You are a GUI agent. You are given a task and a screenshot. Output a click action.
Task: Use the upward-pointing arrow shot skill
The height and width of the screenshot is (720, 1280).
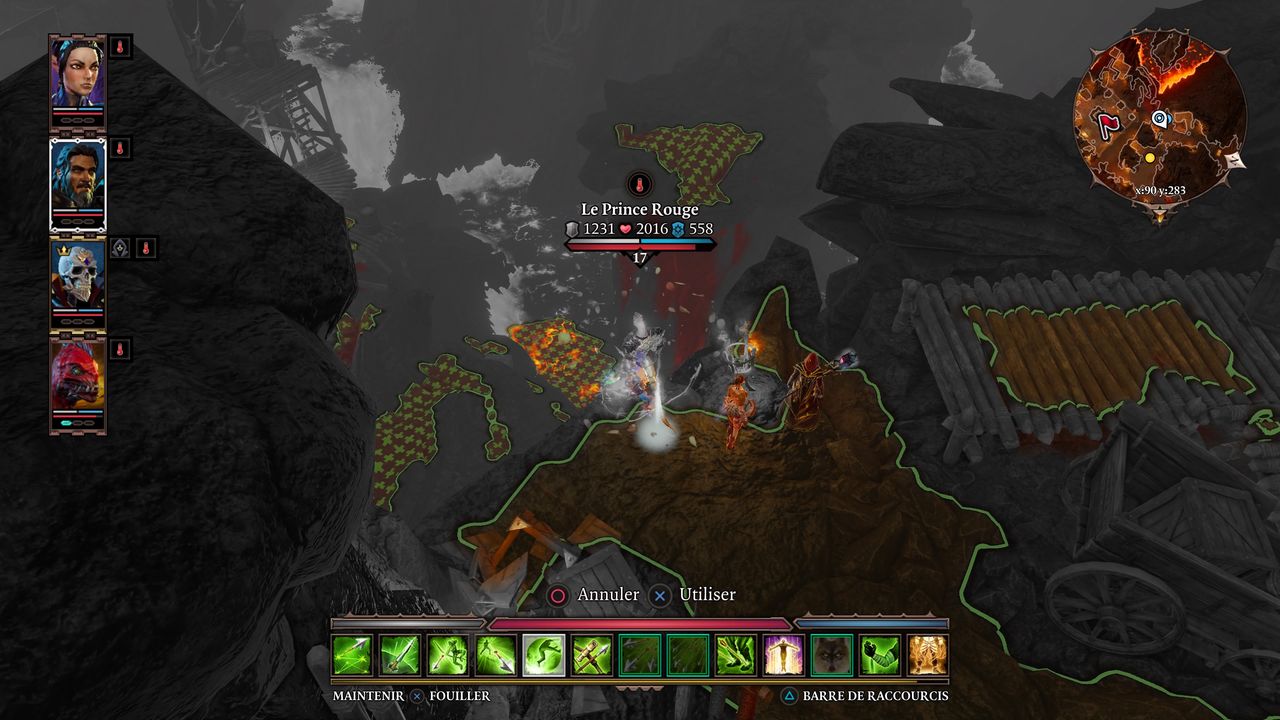point(400,655)
